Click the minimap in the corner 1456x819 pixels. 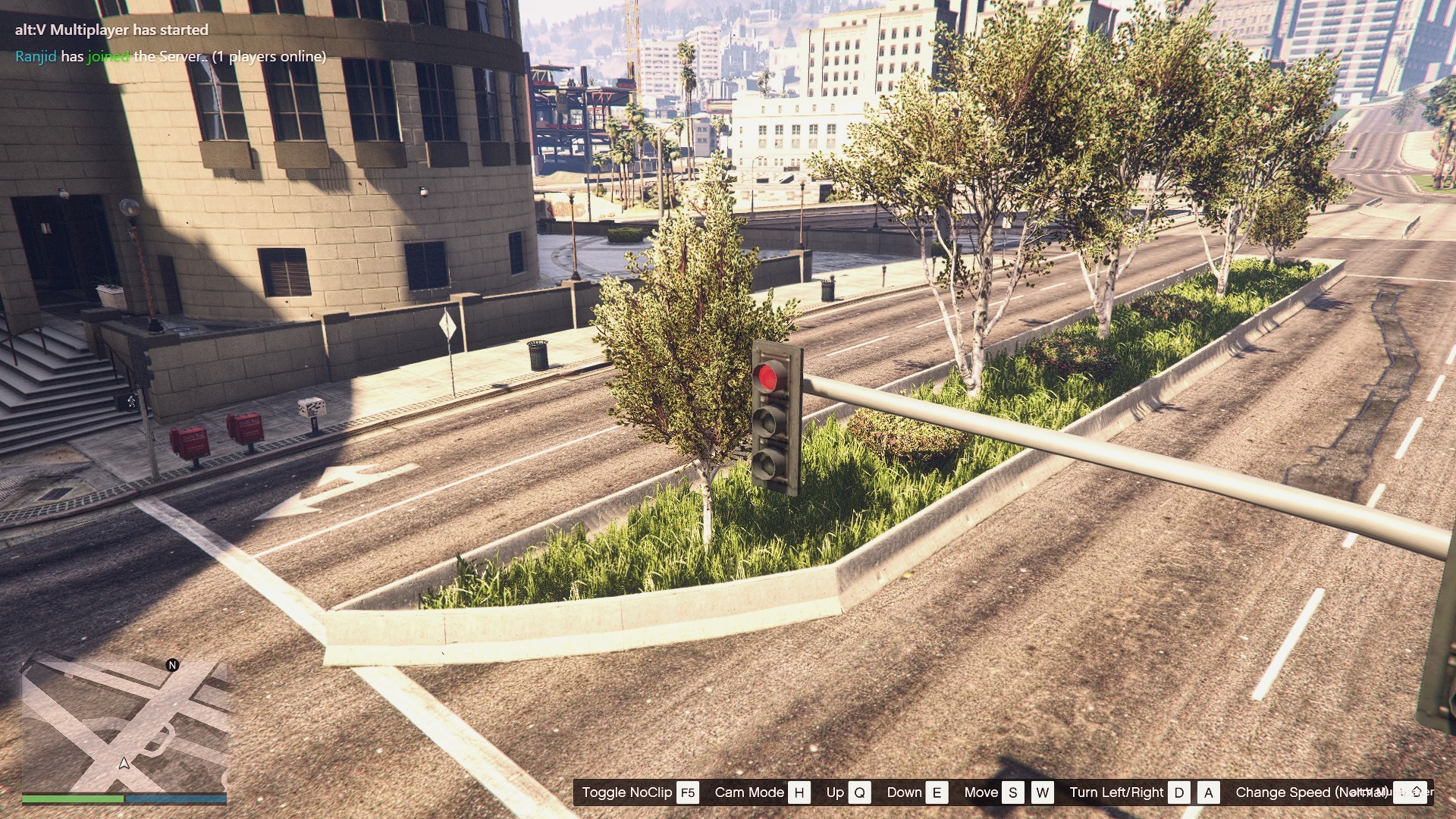[x=124, y=726]
